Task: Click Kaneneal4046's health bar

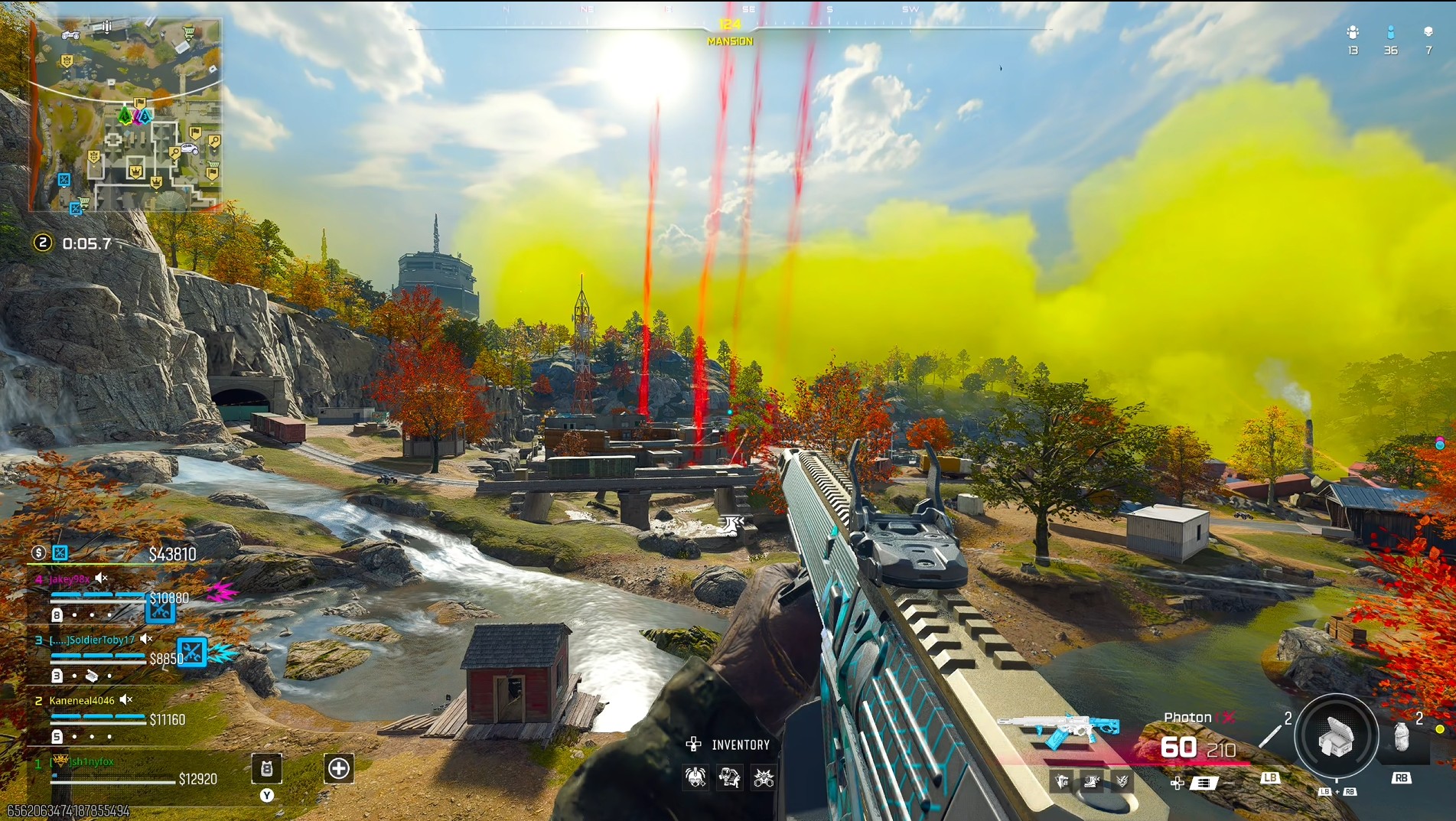Action: pyautogui.click(x=97, y=722)
